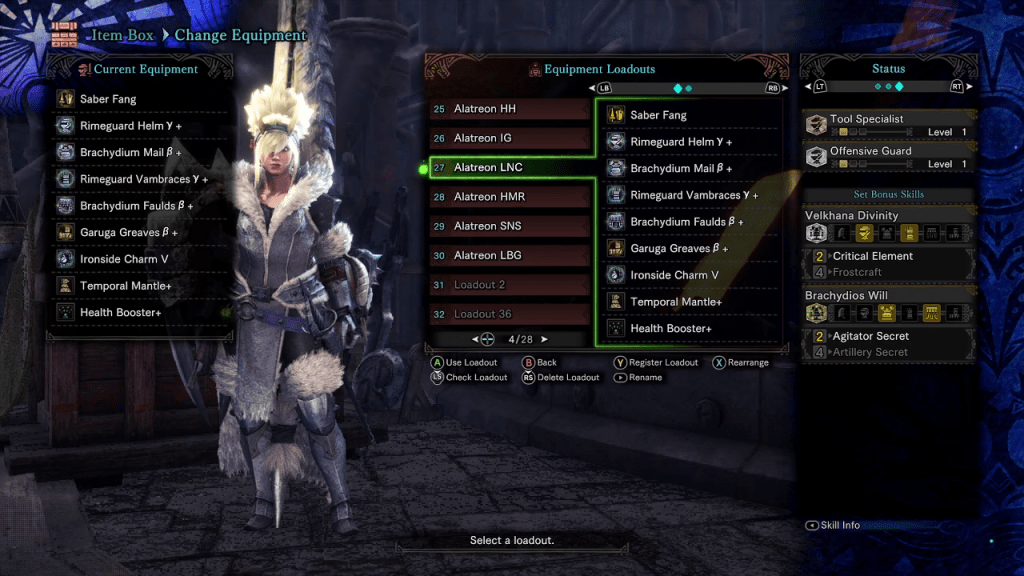Select the Alatreon LBG loadout
The height and width of the screenshot is (576, 1024).
coord(510,255)
